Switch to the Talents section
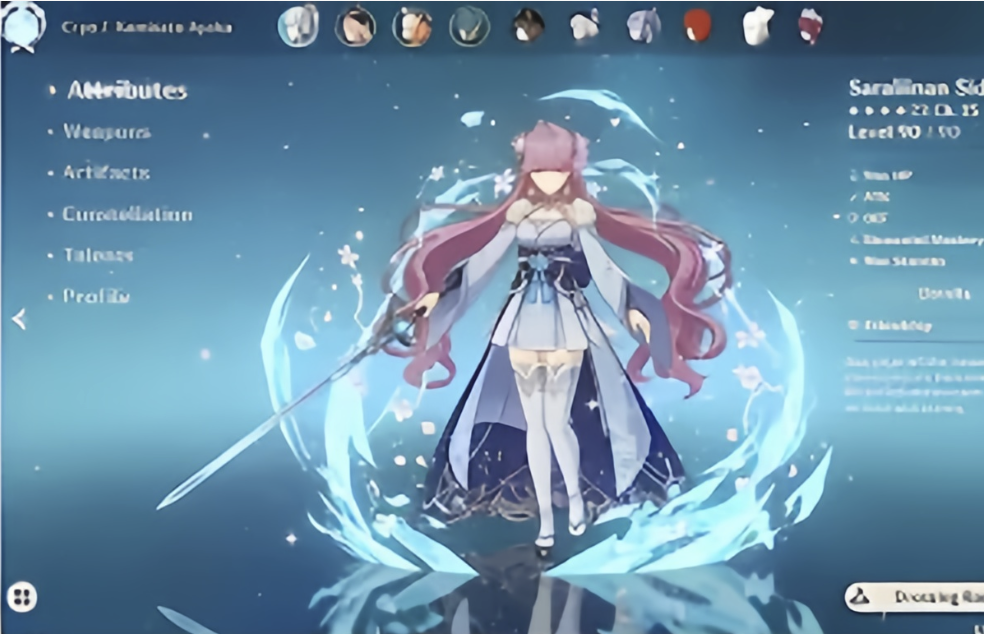984x634 pixels. (98, 255)
